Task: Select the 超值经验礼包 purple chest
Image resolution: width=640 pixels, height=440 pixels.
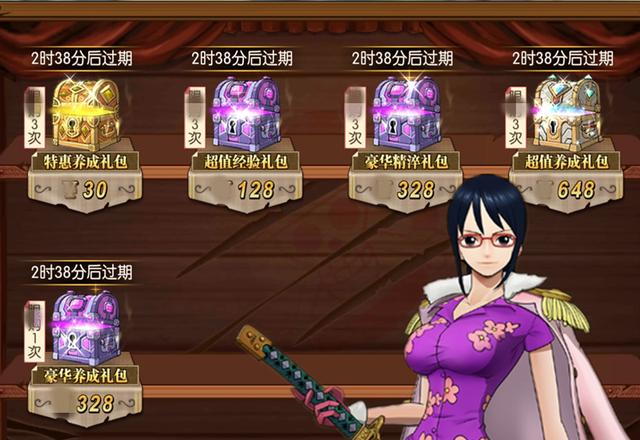Action: coord(247,111)
